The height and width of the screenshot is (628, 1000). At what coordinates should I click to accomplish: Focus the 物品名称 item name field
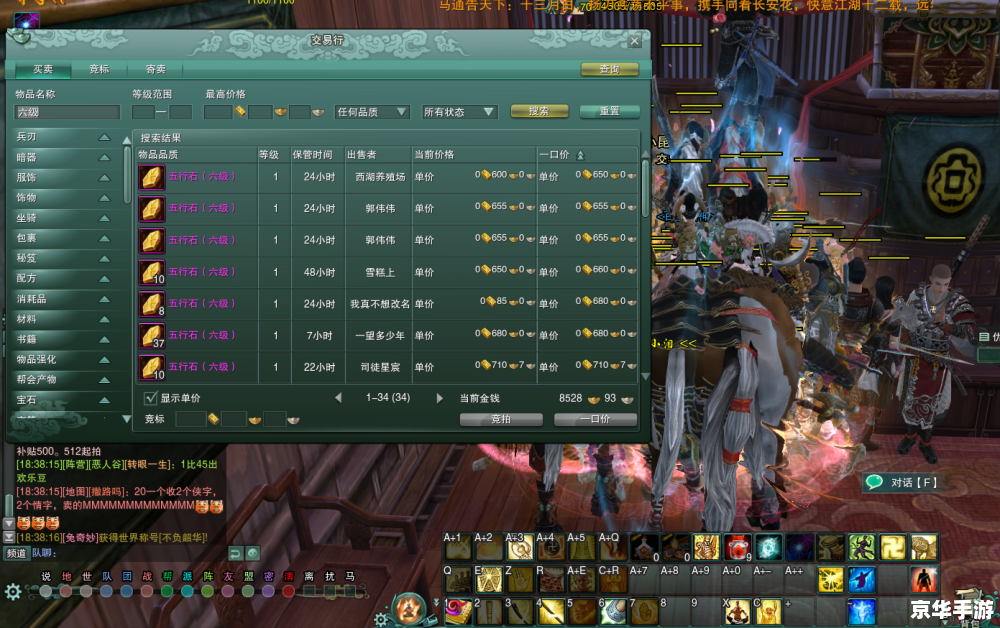66,113
